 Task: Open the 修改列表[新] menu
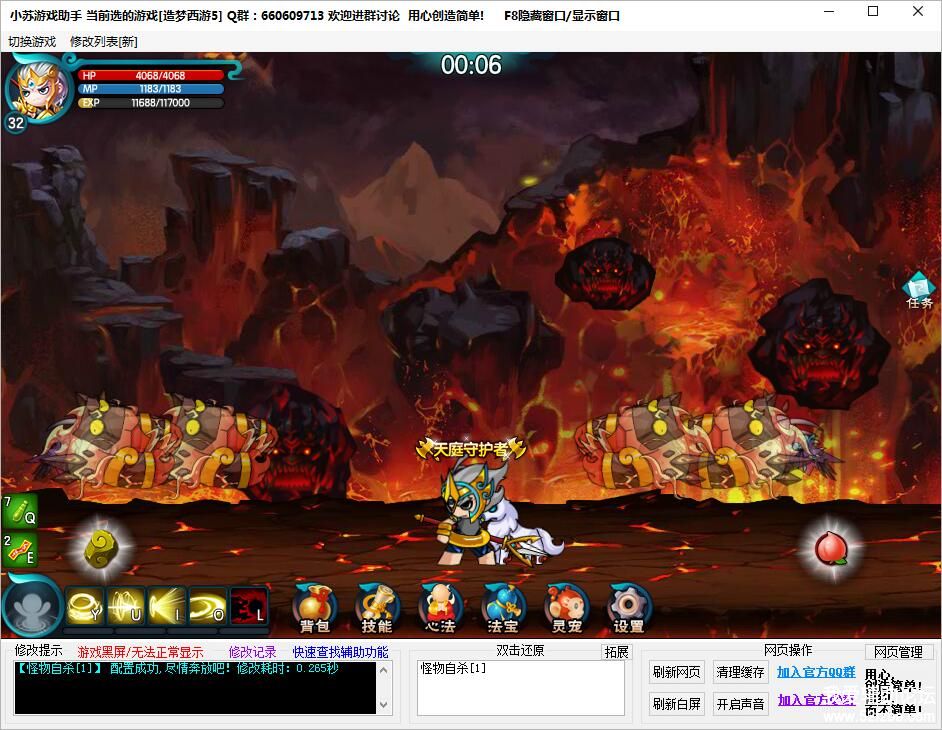pyautogui.click(x=104, y=42)
